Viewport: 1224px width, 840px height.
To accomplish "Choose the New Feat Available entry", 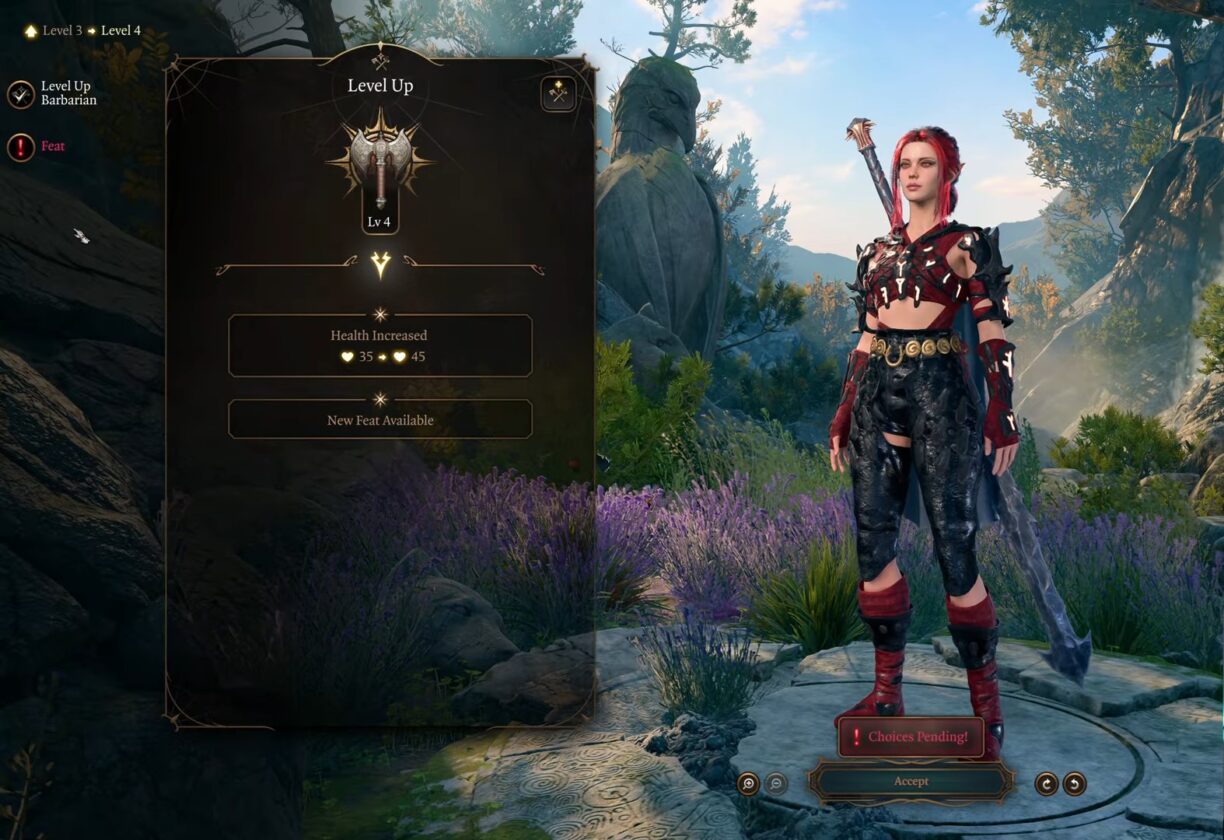I will [380, 420].
